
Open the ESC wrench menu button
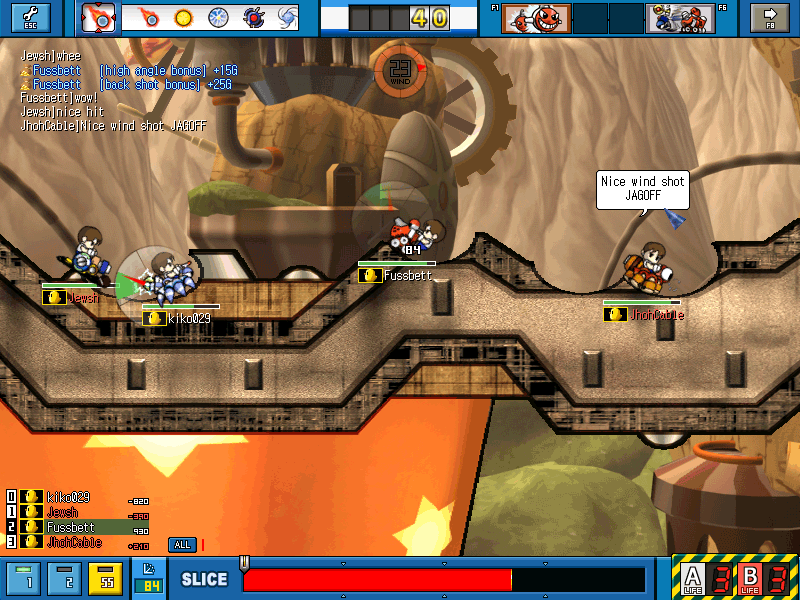(29, 17)
